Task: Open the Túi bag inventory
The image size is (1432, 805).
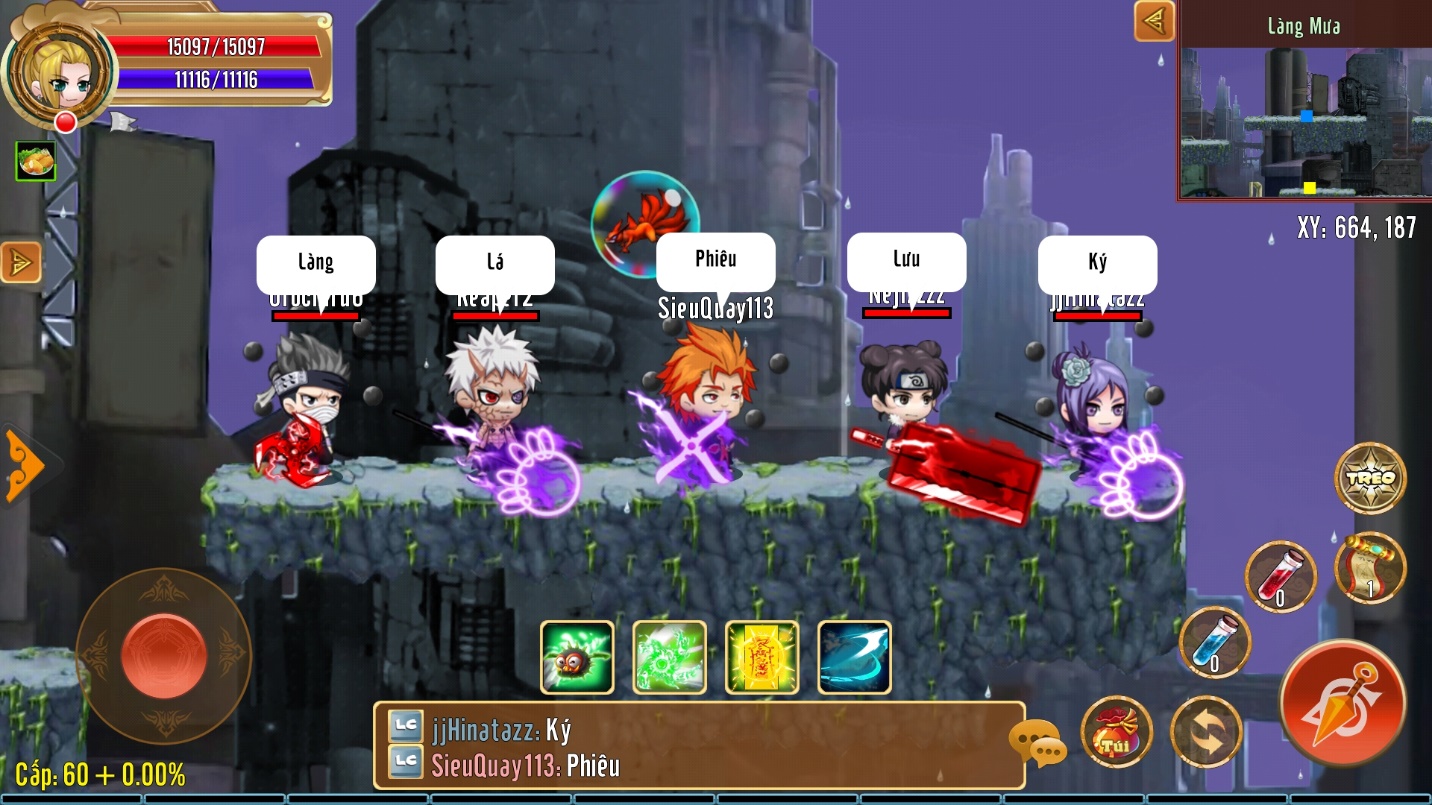Action: coord(1116,732)
